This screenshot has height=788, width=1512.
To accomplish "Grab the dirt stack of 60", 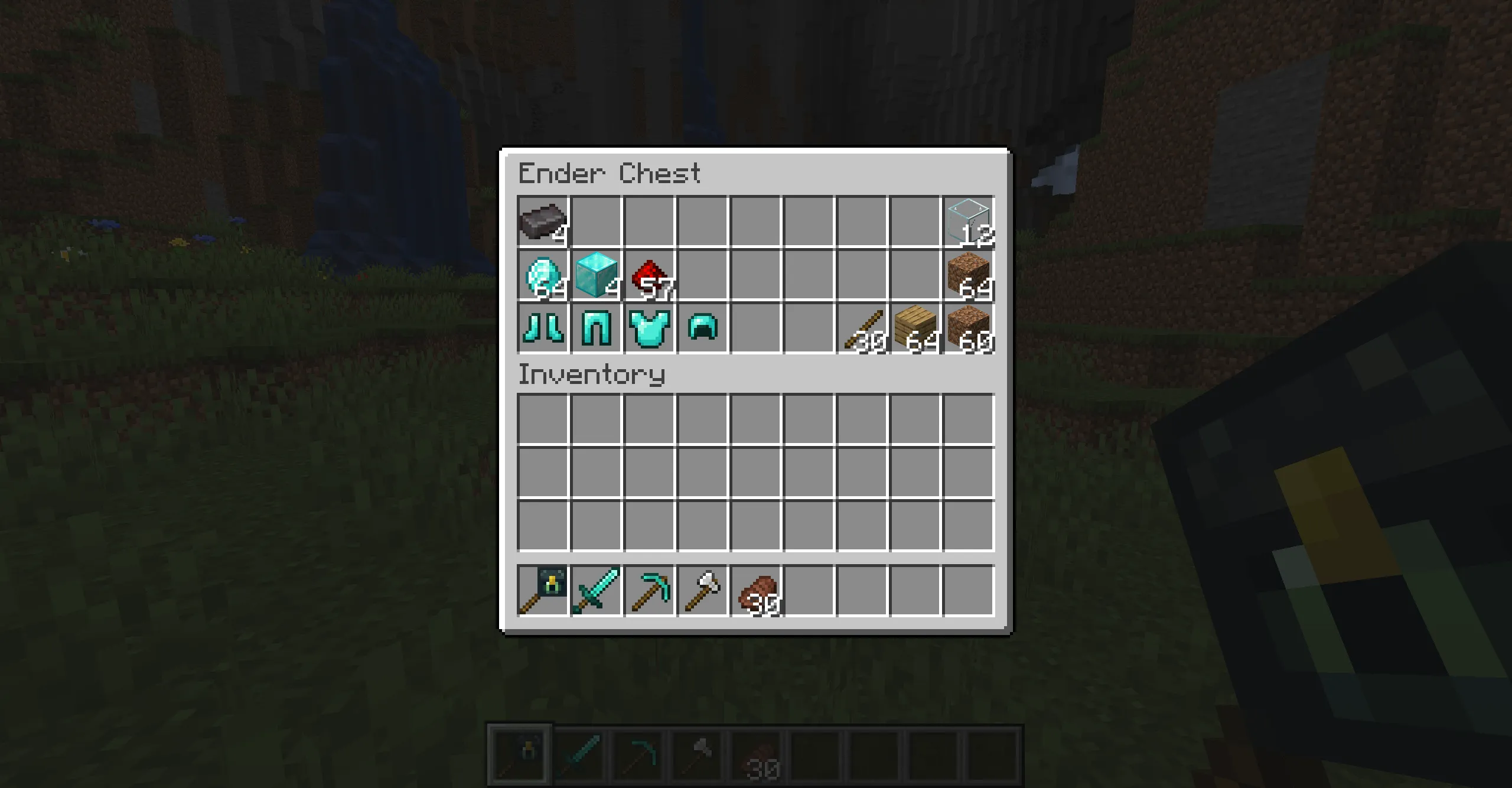I will (x=971, y=329).
